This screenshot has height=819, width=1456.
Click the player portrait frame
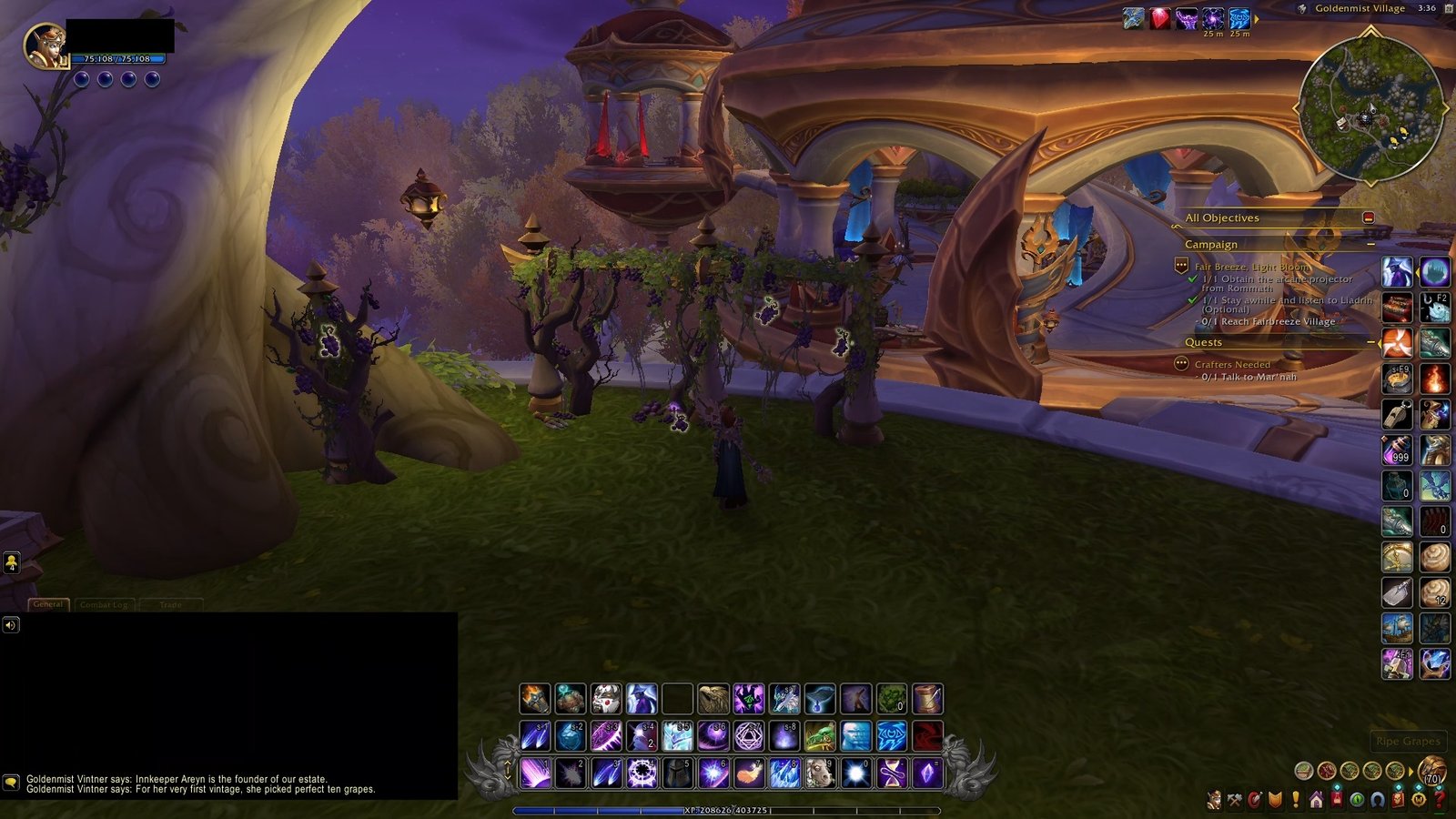pos(44,45)
